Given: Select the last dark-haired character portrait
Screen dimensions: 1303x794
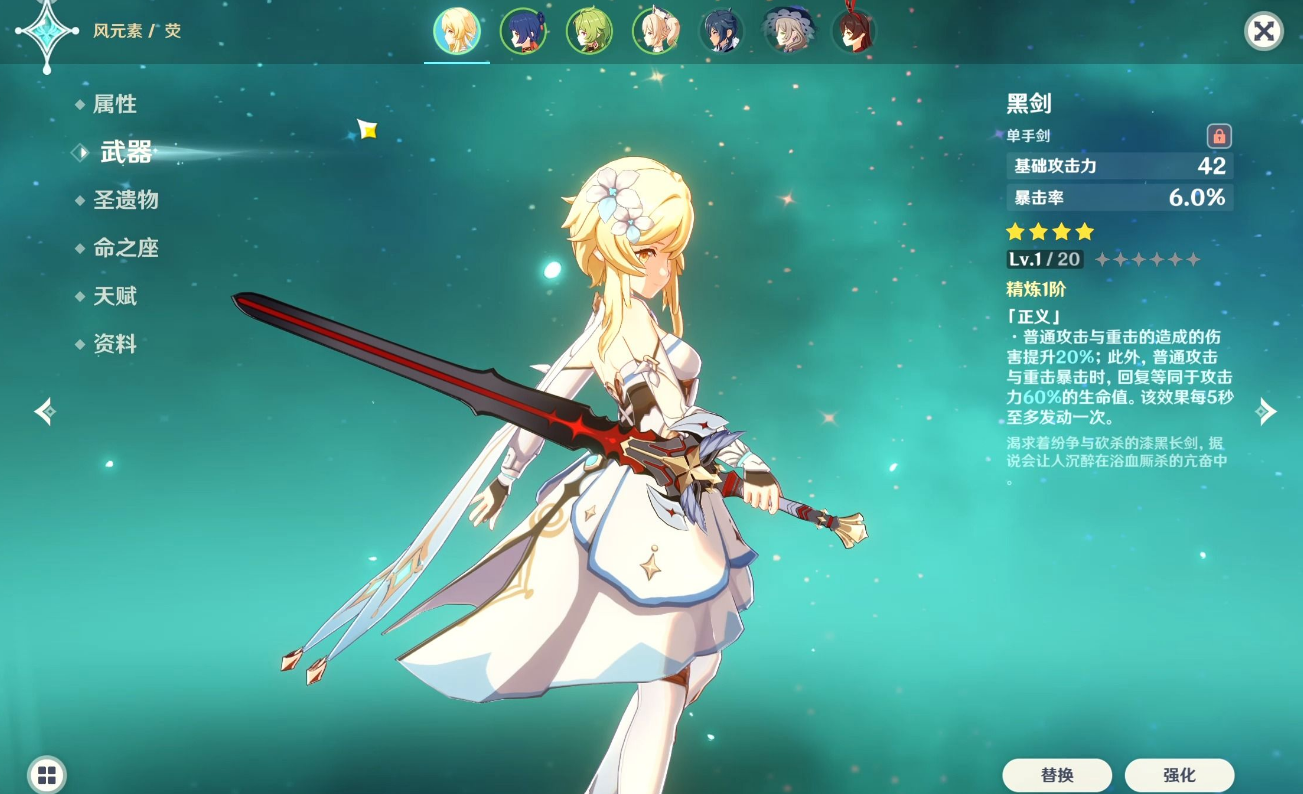Looking at the screenshot, I should tap(854, 30).
